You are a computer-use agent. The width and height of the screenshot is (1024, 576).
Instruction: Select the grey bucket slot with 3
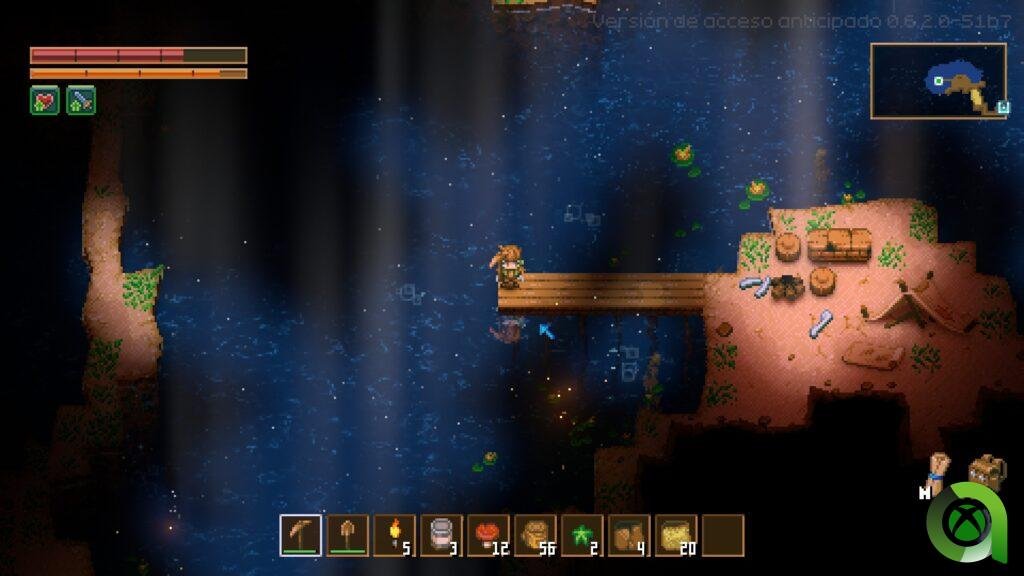click(441, 535)
